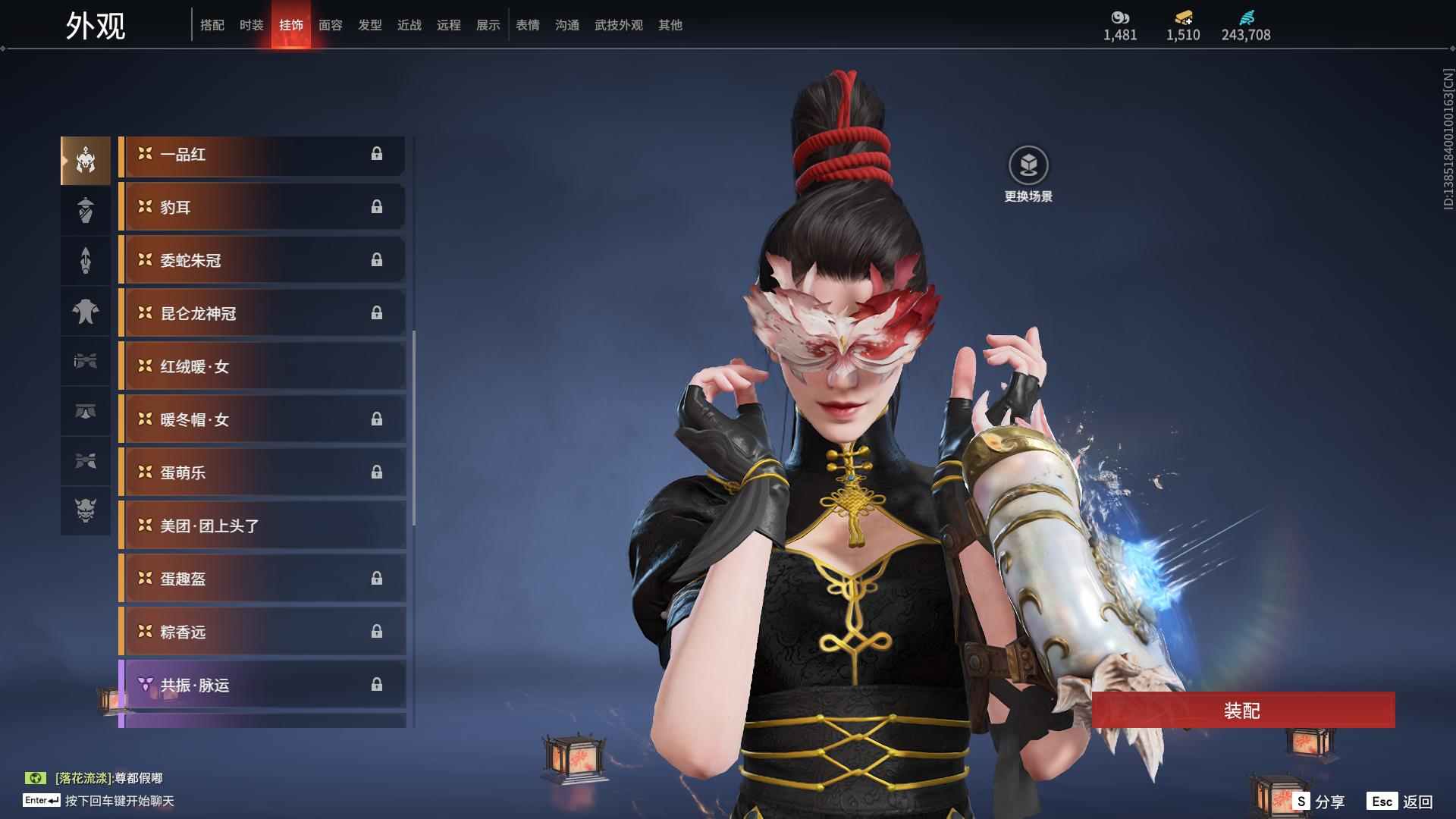Image resolution: width=1456 pixels, height=819 pixels.
Task: Return using the 返回 button
Action: point(1401,802)
